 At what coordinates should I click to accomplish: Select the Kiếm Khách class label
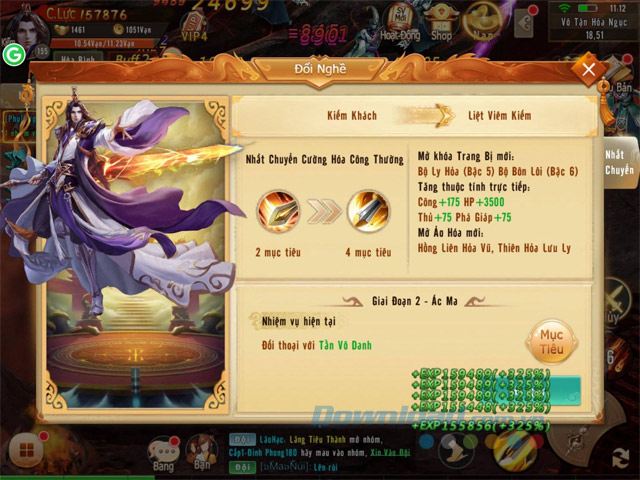click(x=352, y=116)
